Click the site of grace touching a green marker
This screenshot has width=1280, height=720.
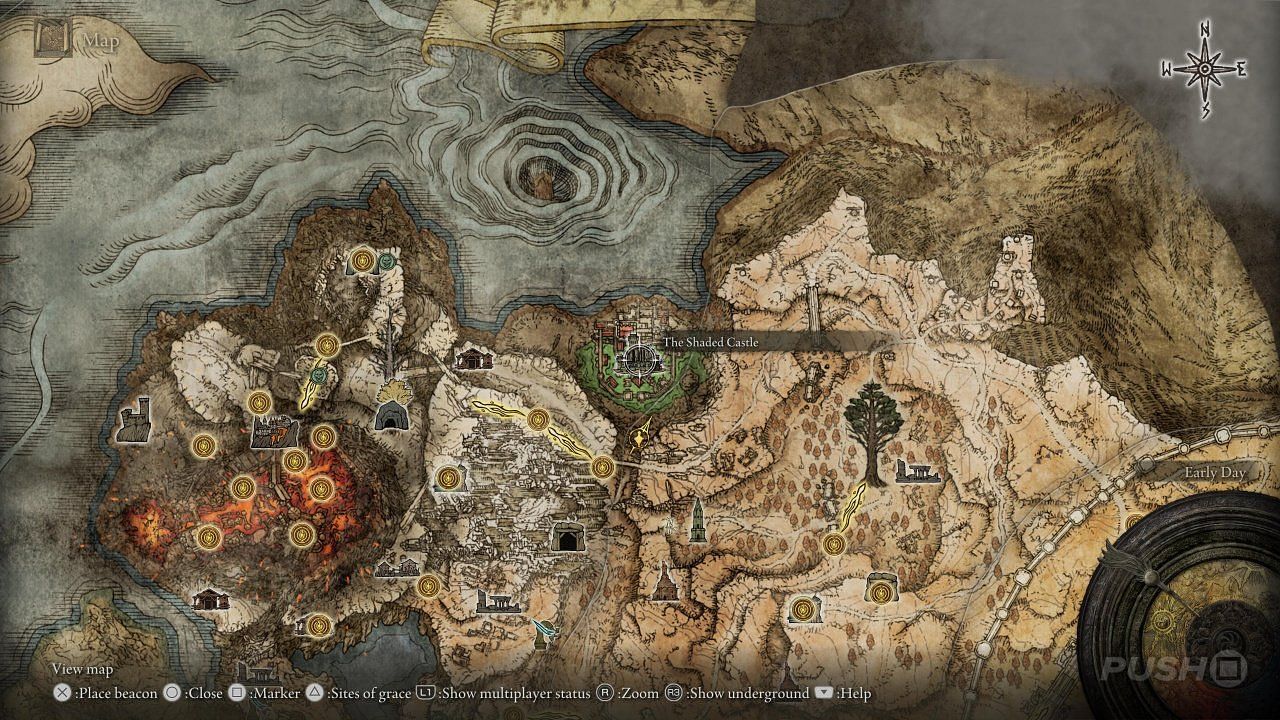363,261
